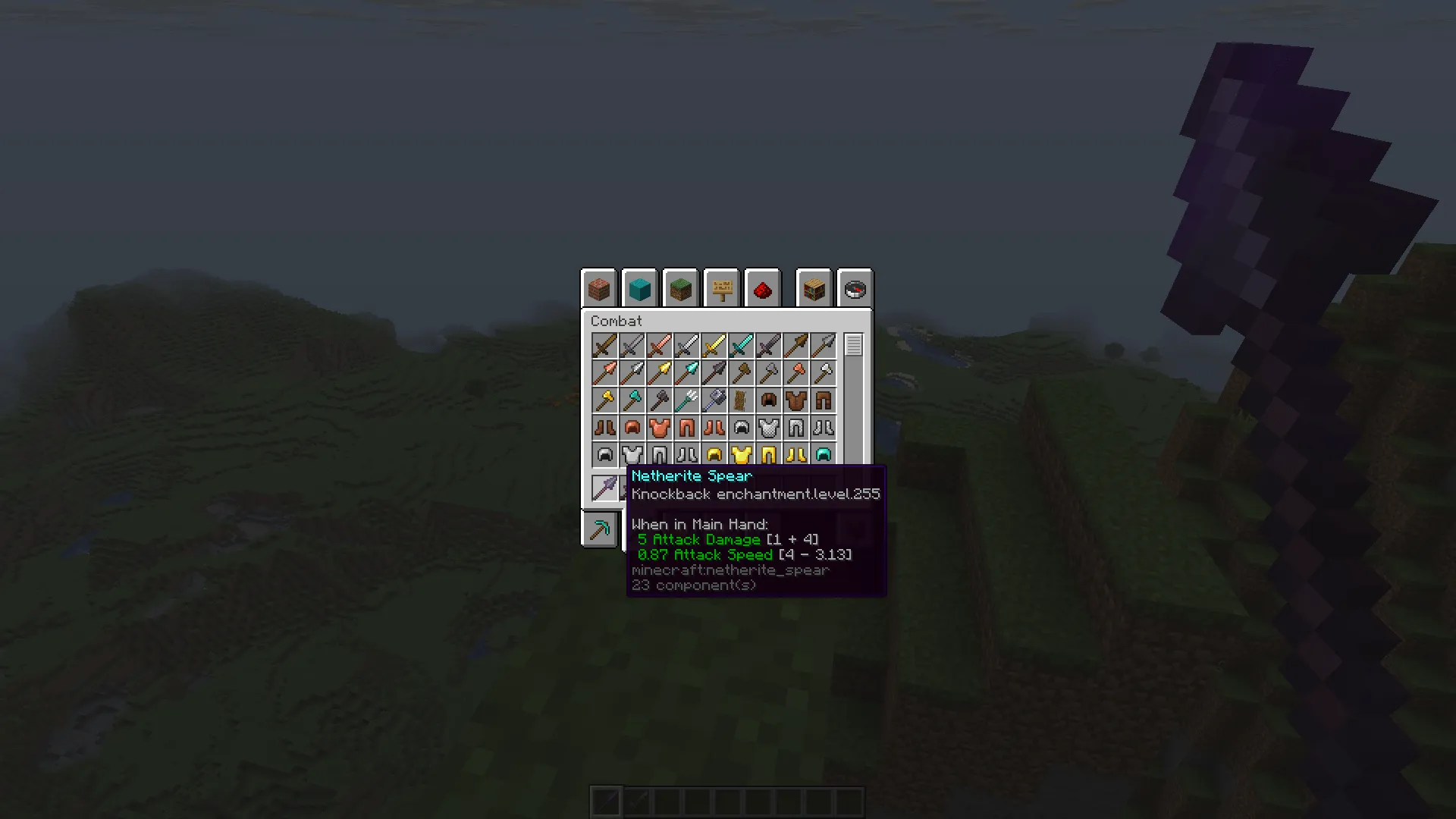Select the leather chestplate
Viewport: 1456px width, 819px height.
795,400
